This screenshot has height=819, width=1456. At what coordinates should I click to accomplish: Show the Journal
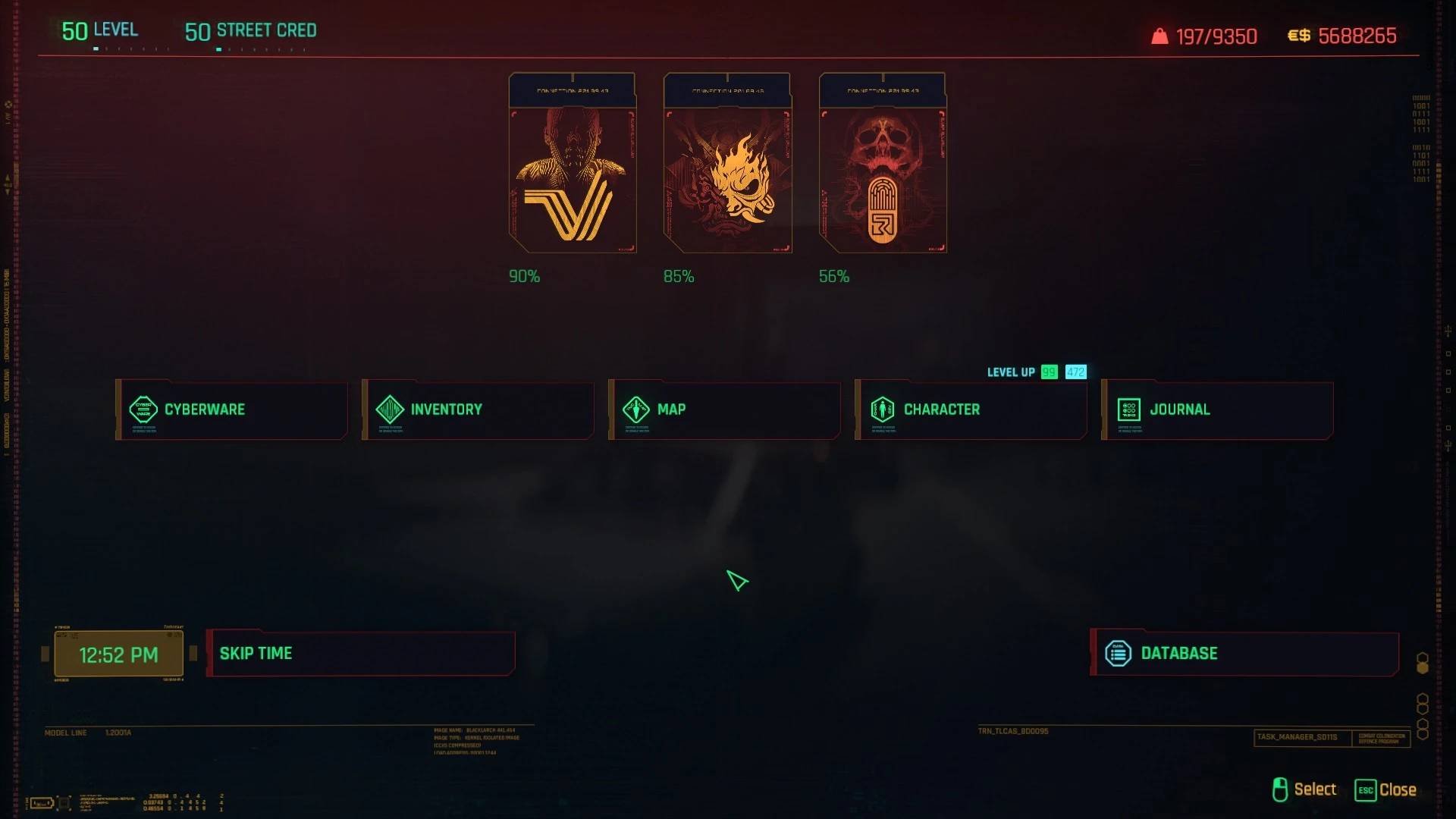1217,409
